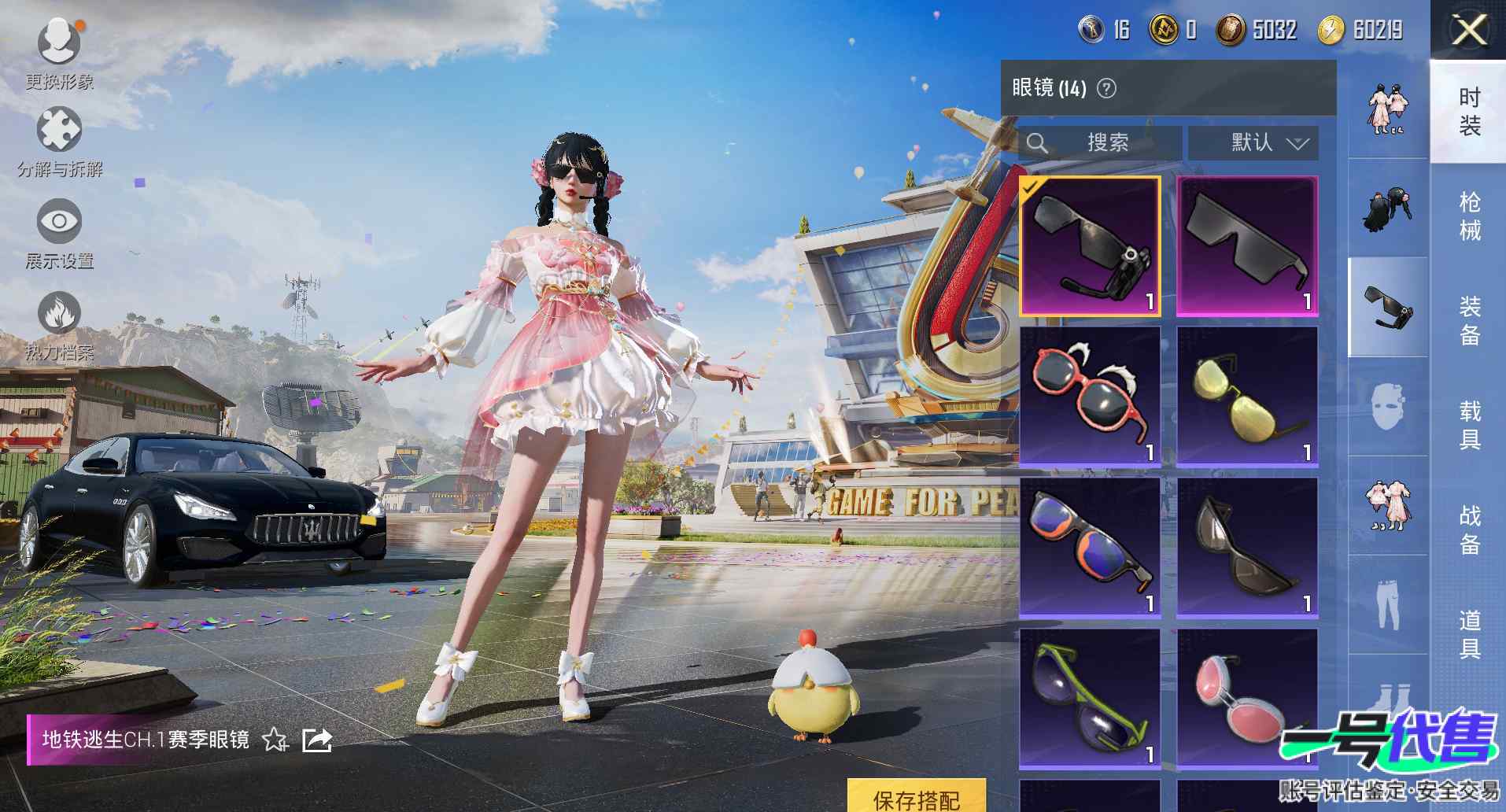Viewport: 1506px width, 812px height.
Task: Save the outfit with 保存搭配
Action: [x=916, y=798]
